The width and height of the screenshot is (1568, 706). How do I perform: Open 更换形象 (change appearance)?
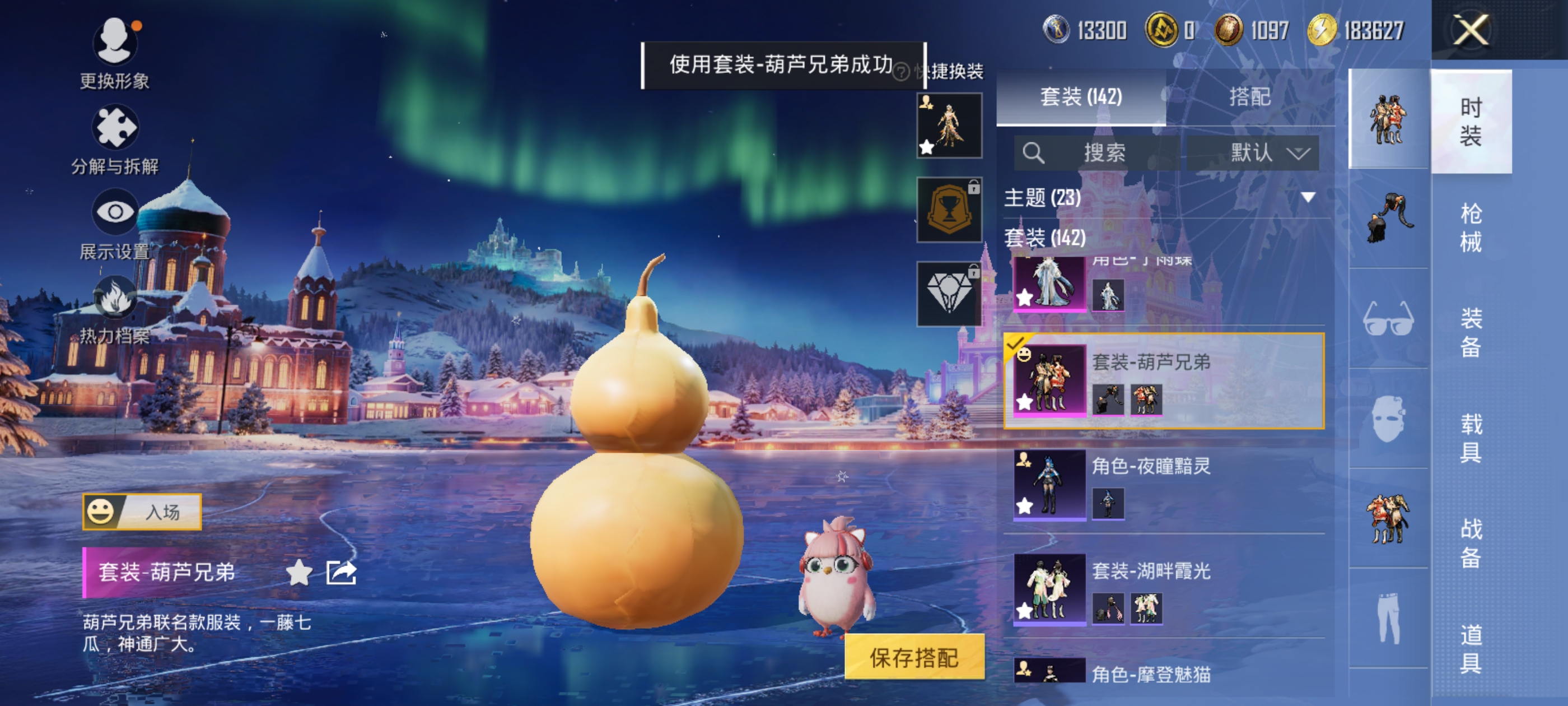tap(114, 43)
